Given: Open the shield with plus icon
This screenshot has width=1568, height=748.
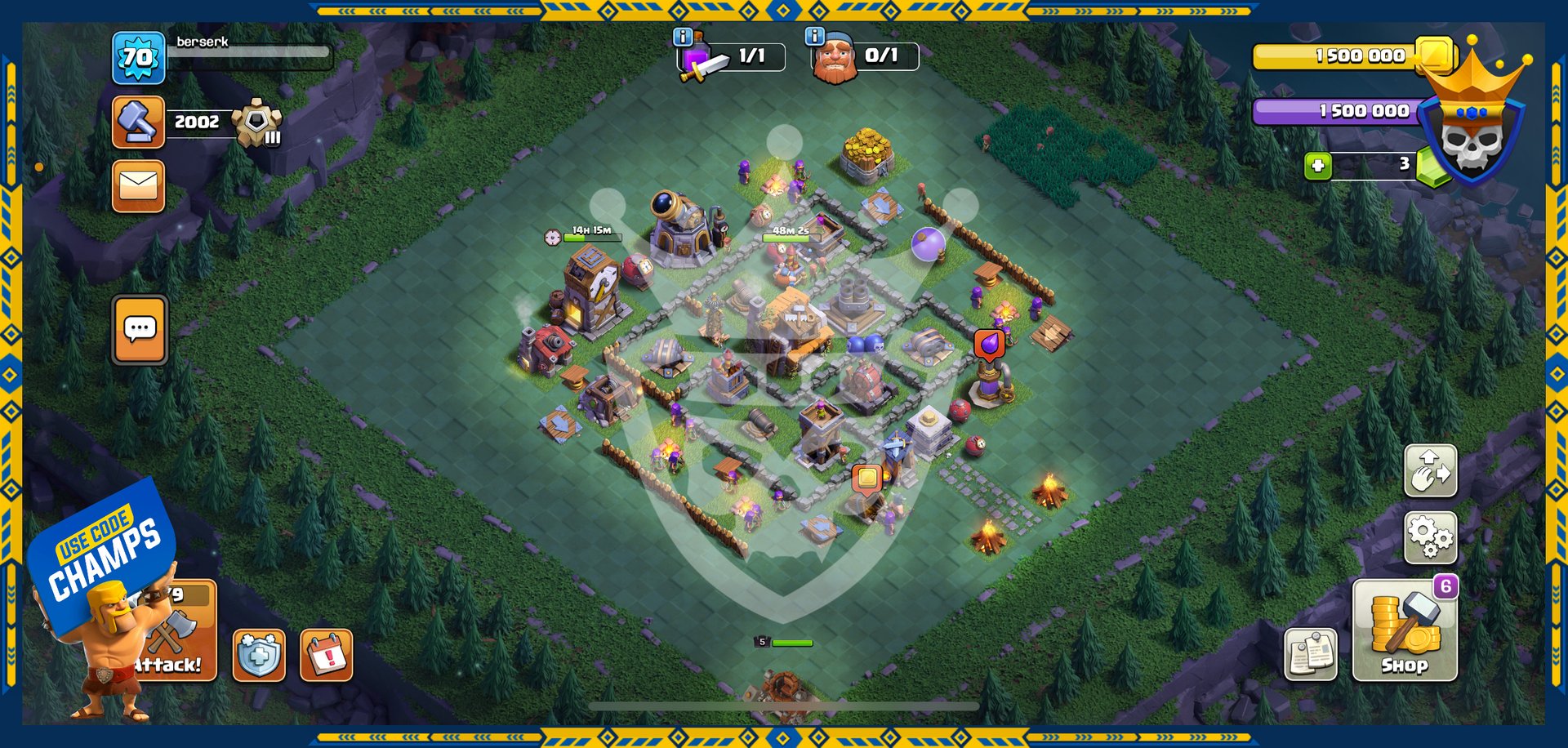Looking at the screenshot, I should [x=259, y=655].
